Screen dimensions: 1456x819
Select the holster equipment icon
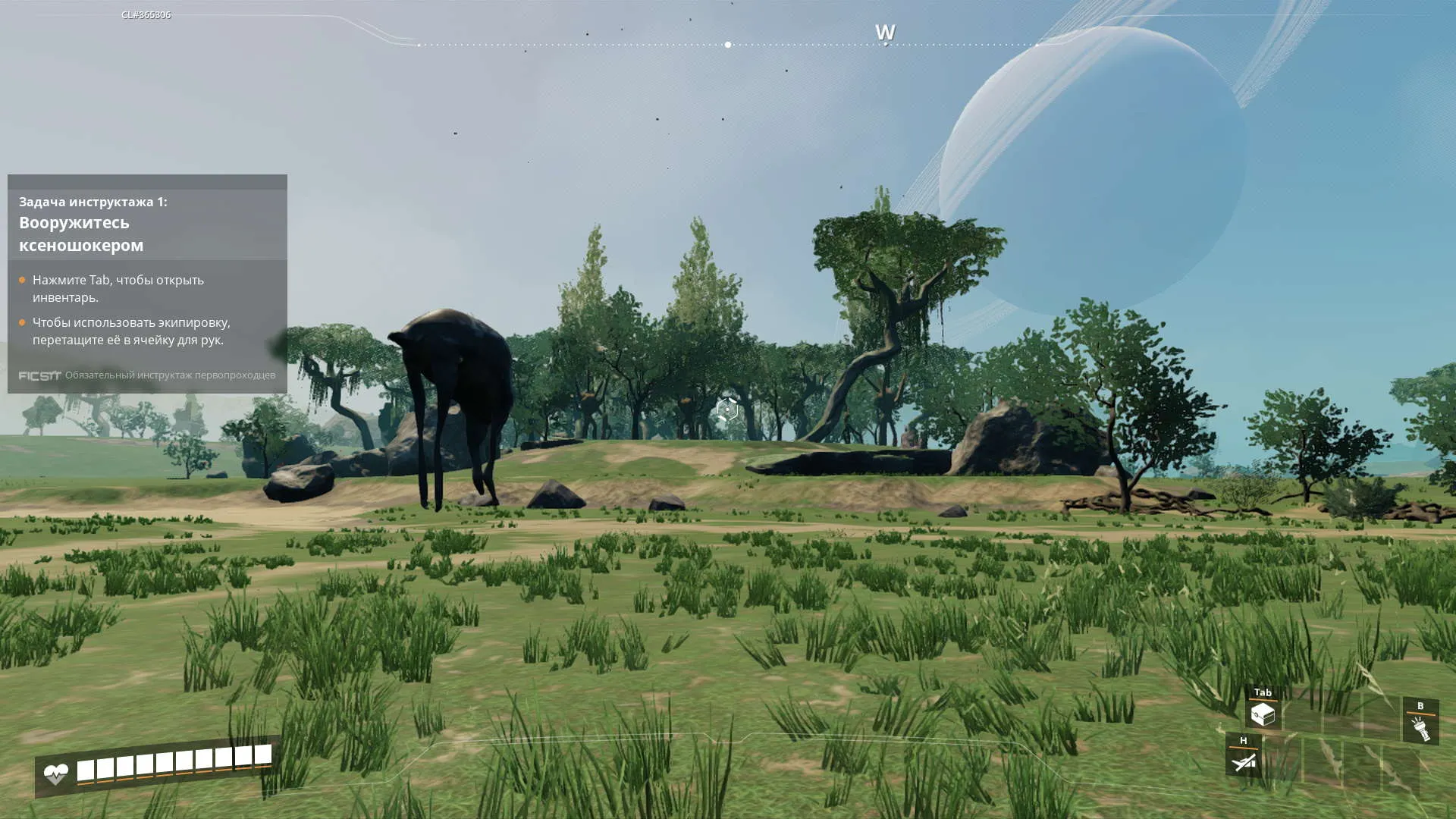point(1244,761)
